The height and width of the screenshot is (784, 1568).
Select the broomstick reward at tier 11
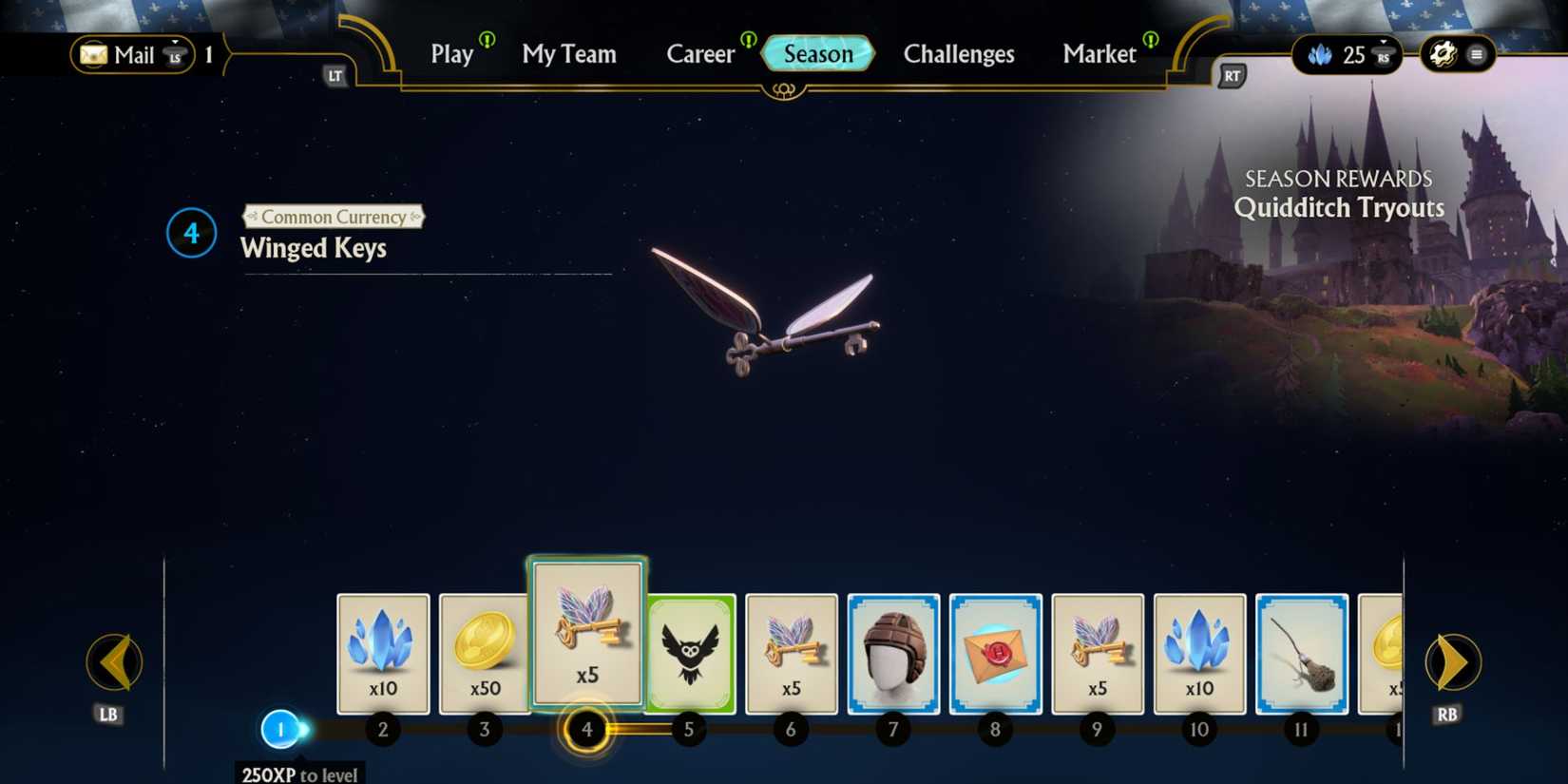point(1301,652)
